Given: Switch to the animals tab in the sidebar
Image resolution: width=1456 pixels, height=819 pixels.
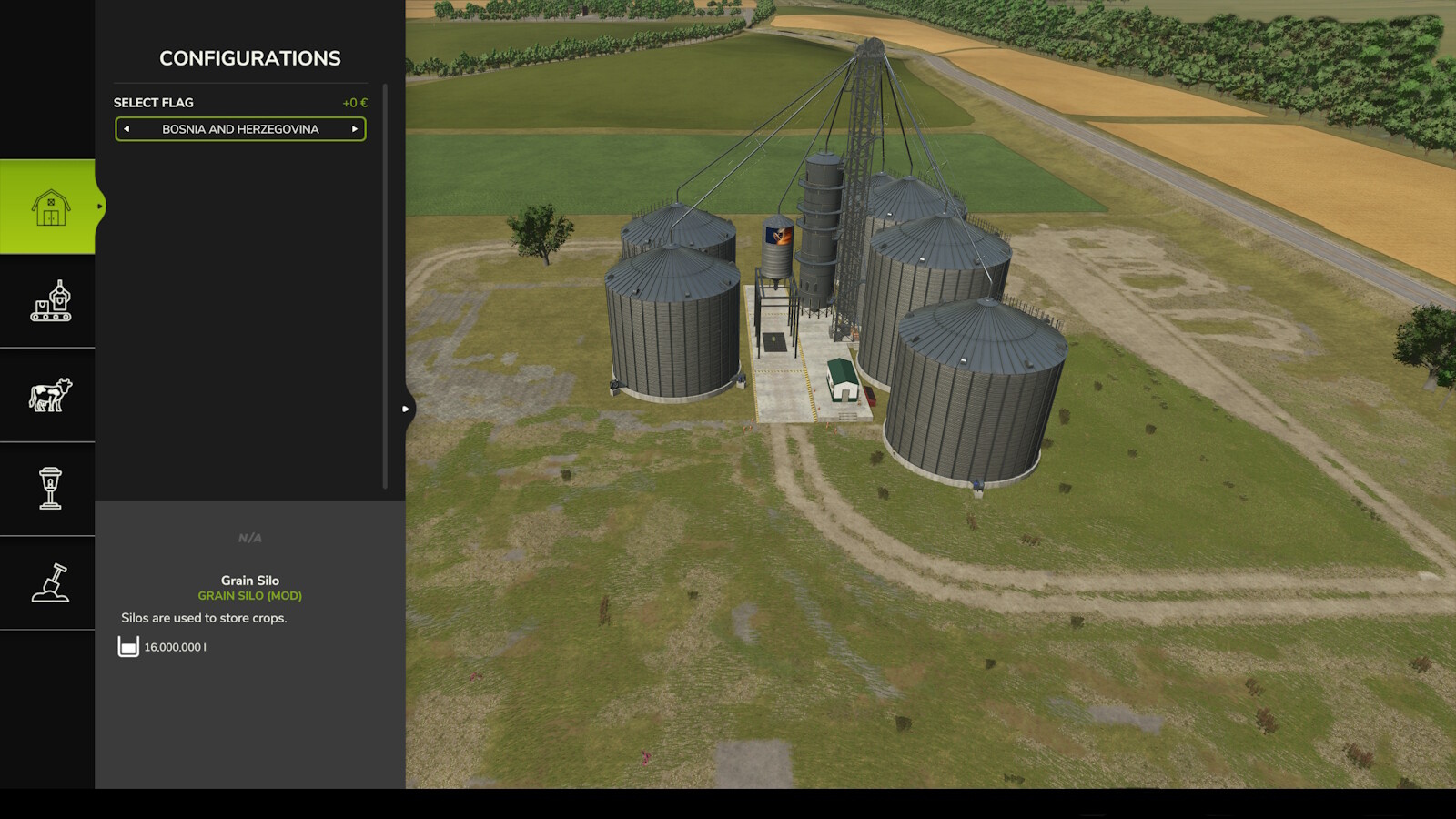Looking at the screenshot, I should coord(50,395).
